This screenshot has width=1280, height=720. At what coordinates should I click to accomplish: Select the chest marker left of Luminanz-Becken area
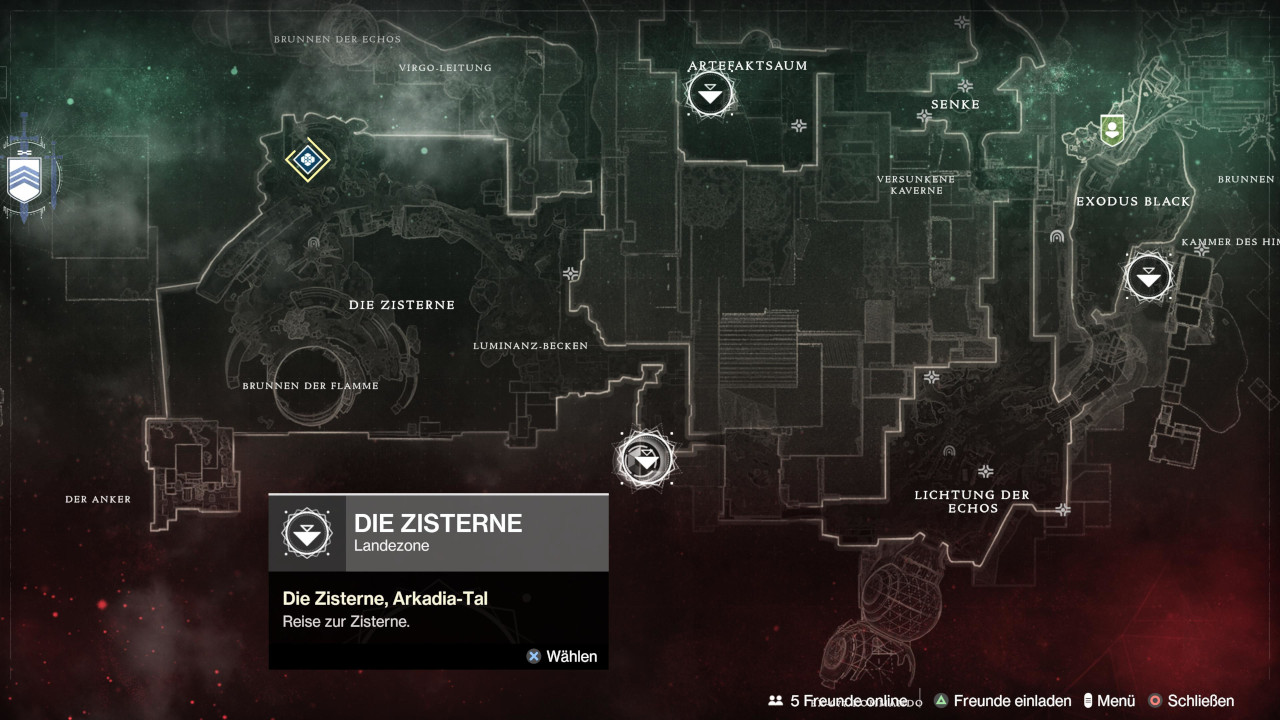pos(571,273)
